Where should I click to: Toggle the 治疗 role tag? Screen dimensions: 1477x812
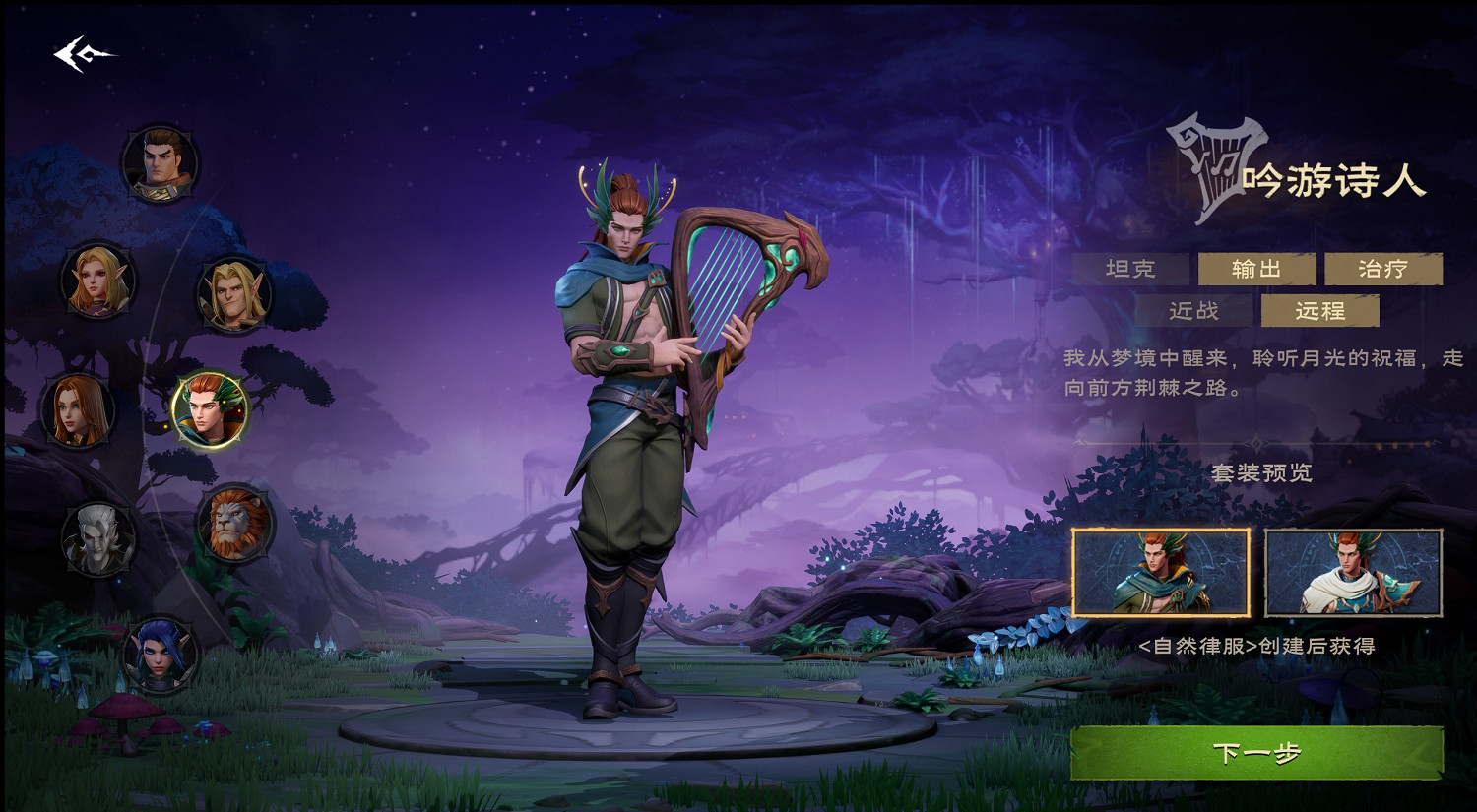pos(1385,268)
